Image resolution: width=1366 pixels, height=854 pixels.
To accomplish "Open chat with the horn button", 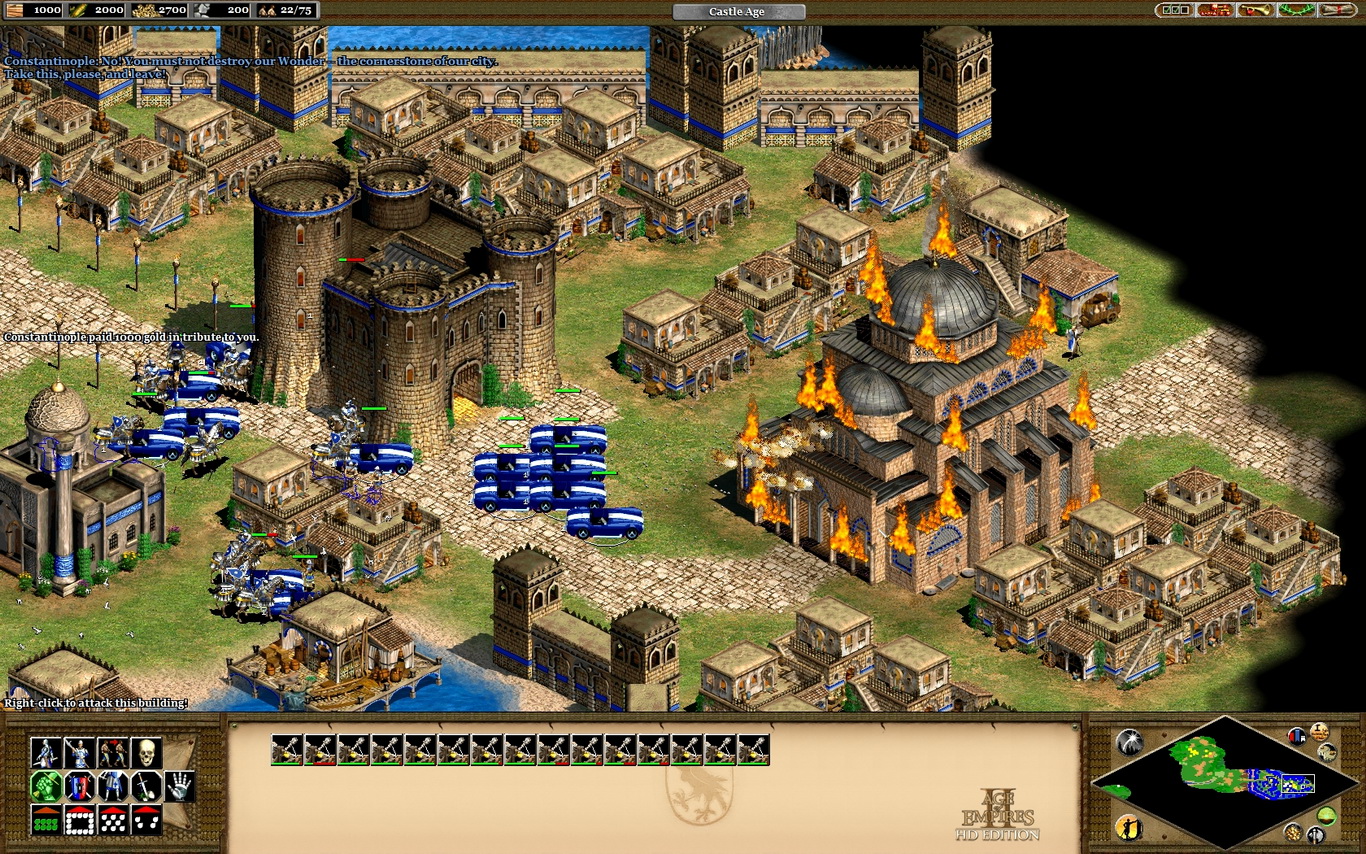I will pos(1255,10).
